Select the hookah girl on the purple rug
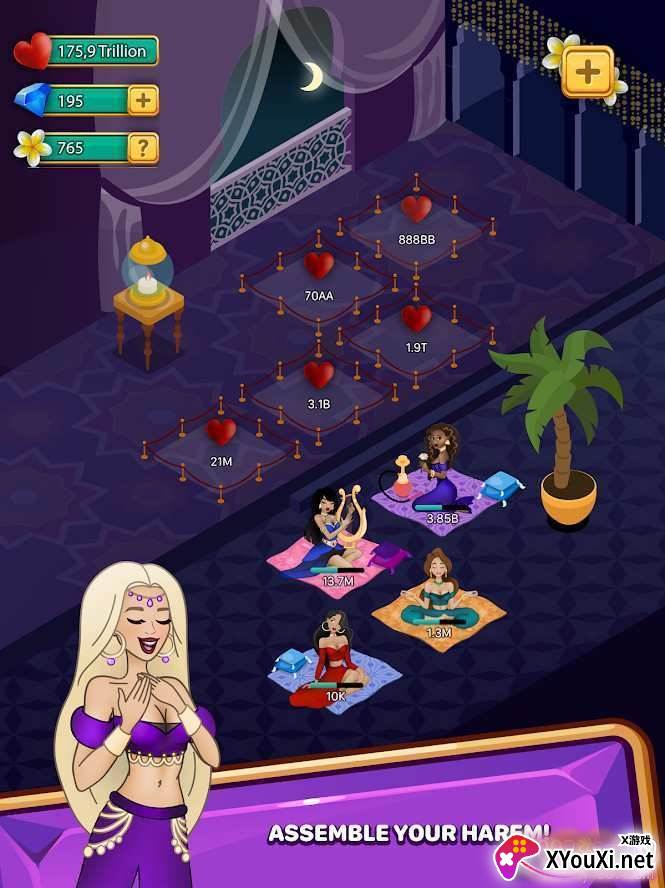The image size is (665, 888). click(x=437, y=475)
